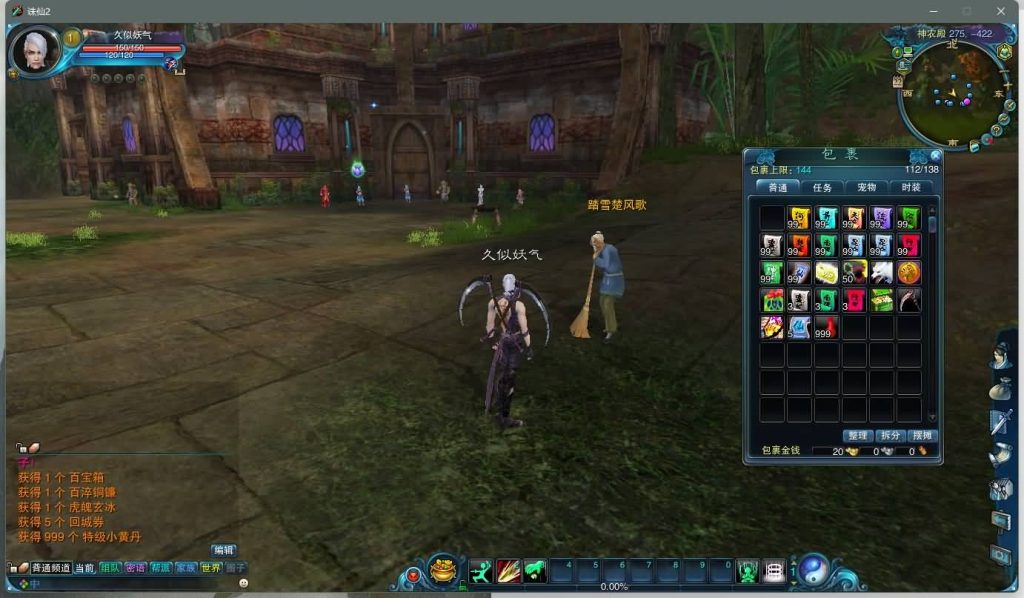Click the 整理 sort button
The width and height of the screenshot is (1024, 598).
click(858, 436)
